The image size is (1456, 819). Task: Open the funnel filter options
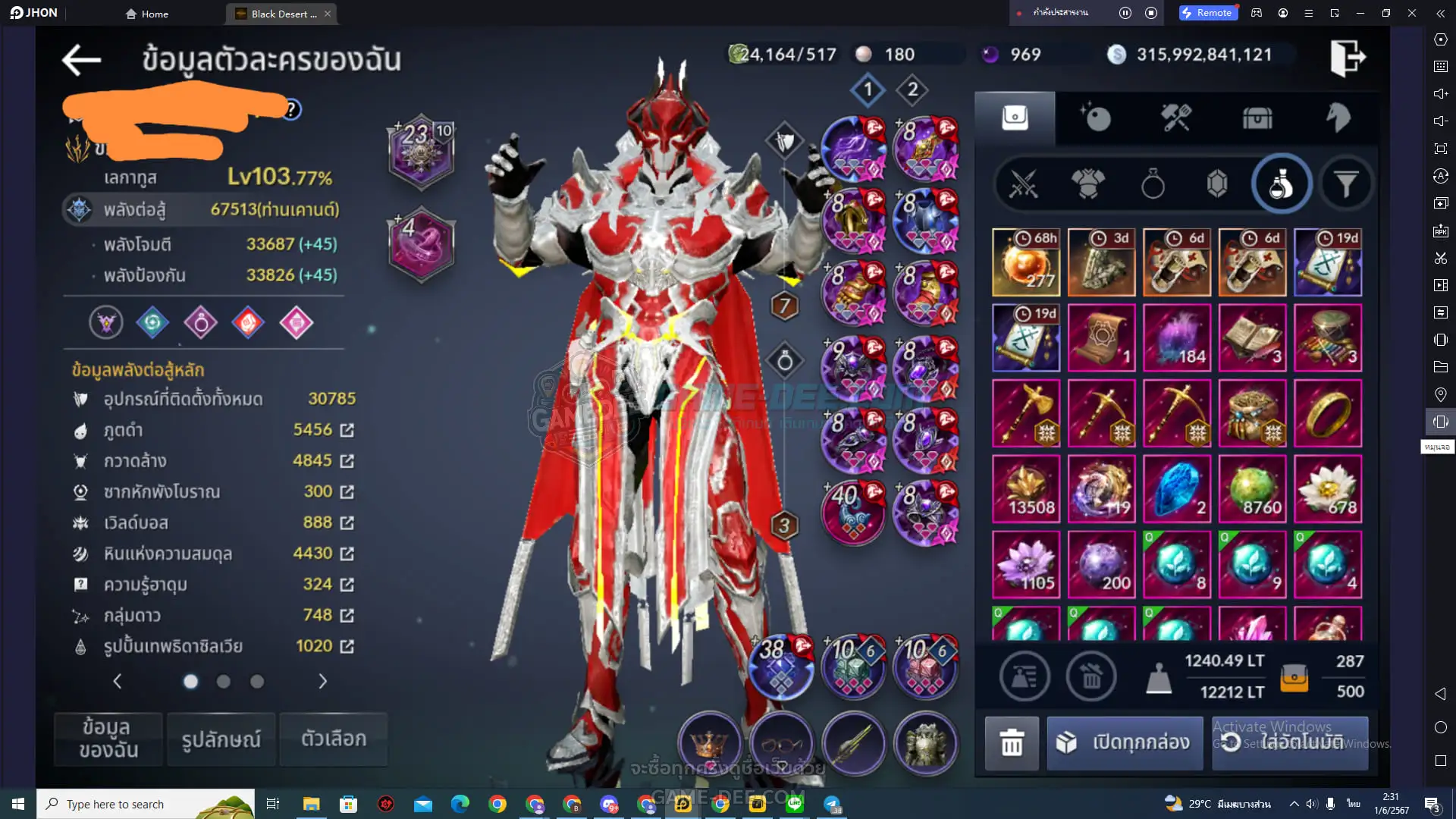pyautogui.click(x=1345, y=184)
